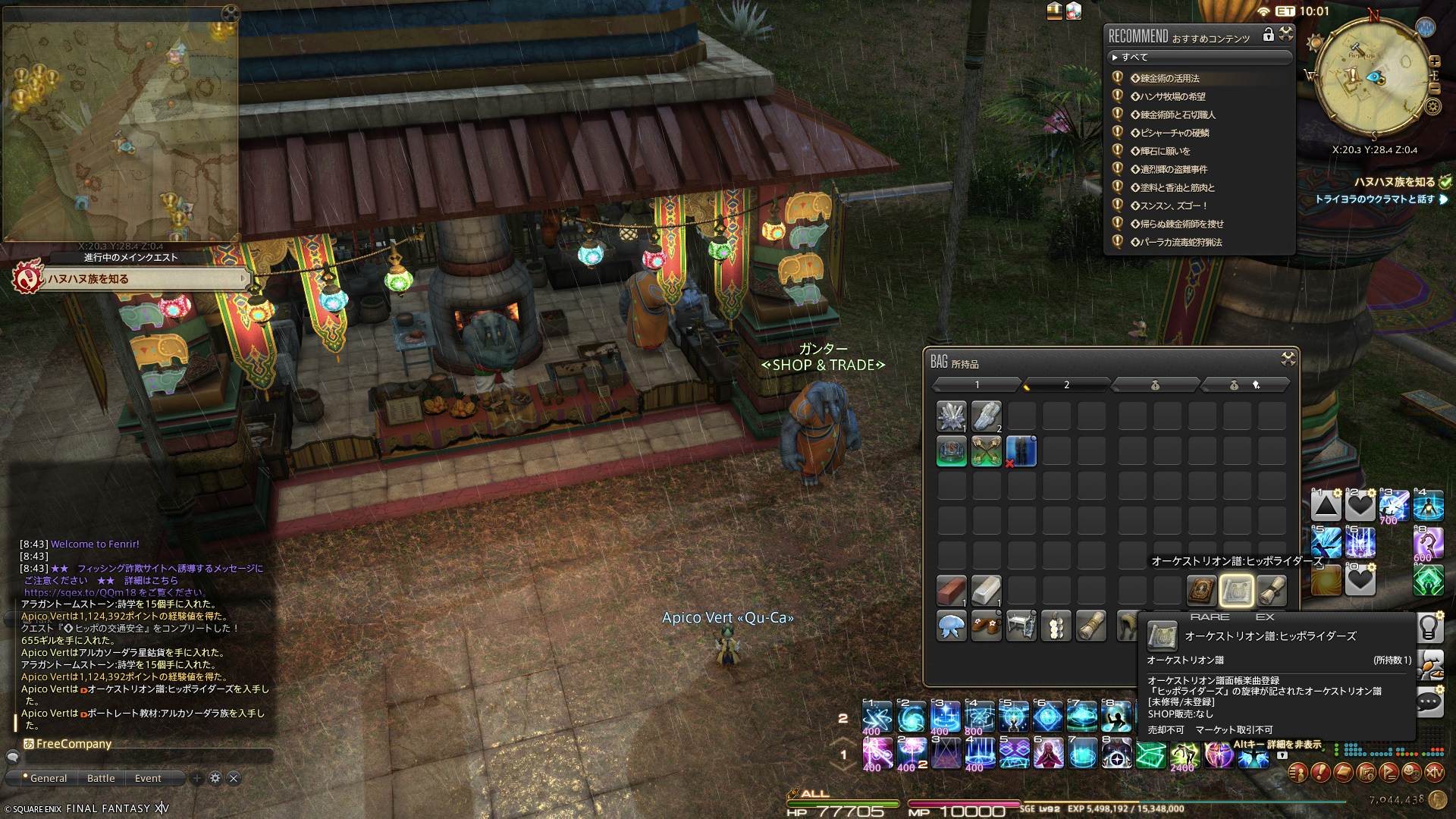Switch chat to the Battle tab

click(x=101, y=778)
